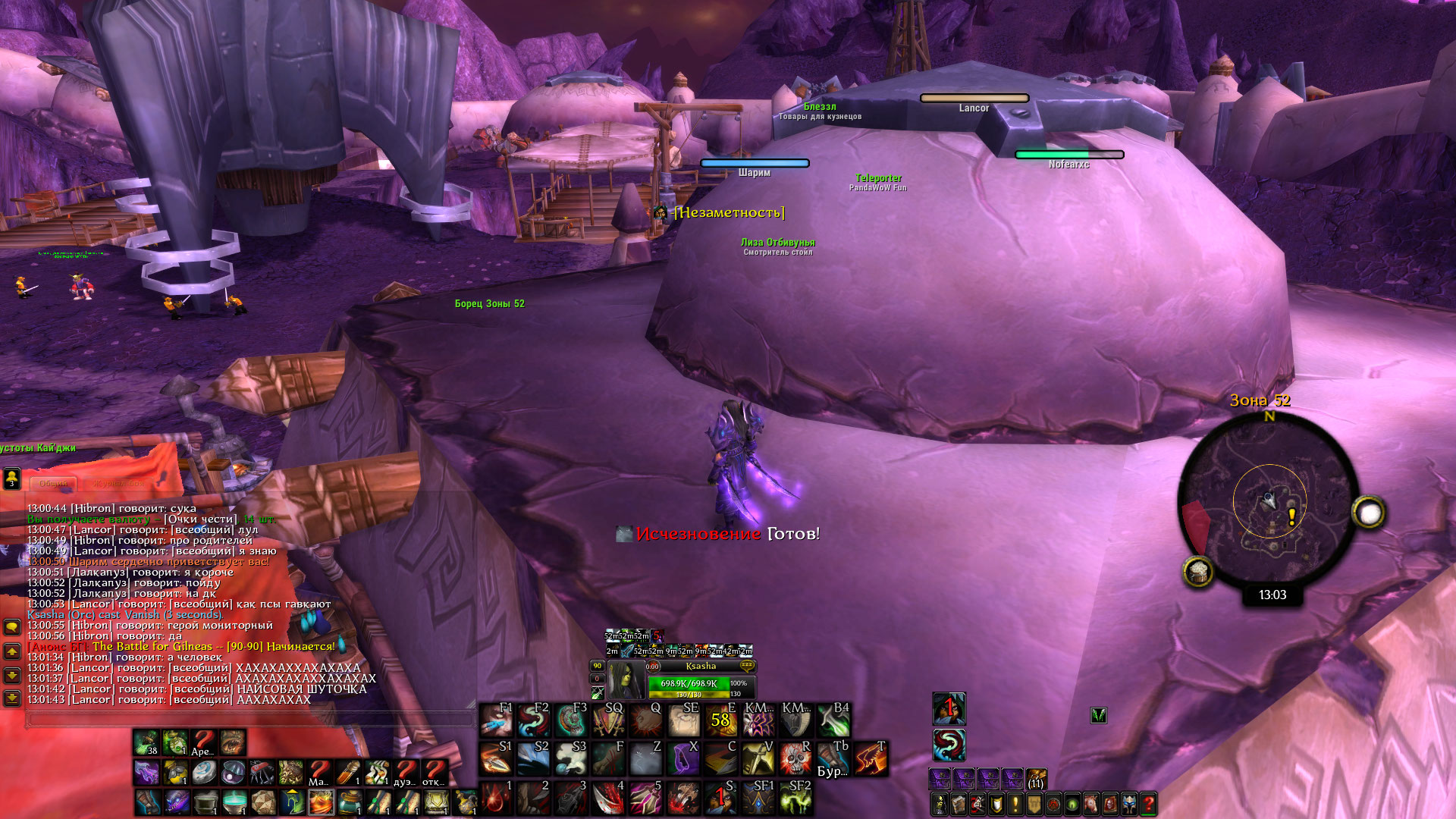The image size is (1456, 819).
Task: Switch to the general chat tab
Action: (53, 483)
